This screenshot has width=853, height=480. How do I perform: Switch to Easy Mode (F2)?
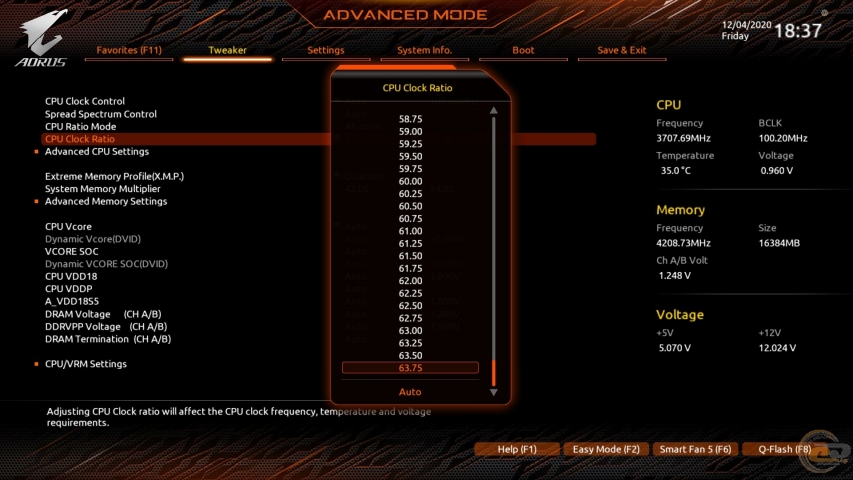[606, 450]
